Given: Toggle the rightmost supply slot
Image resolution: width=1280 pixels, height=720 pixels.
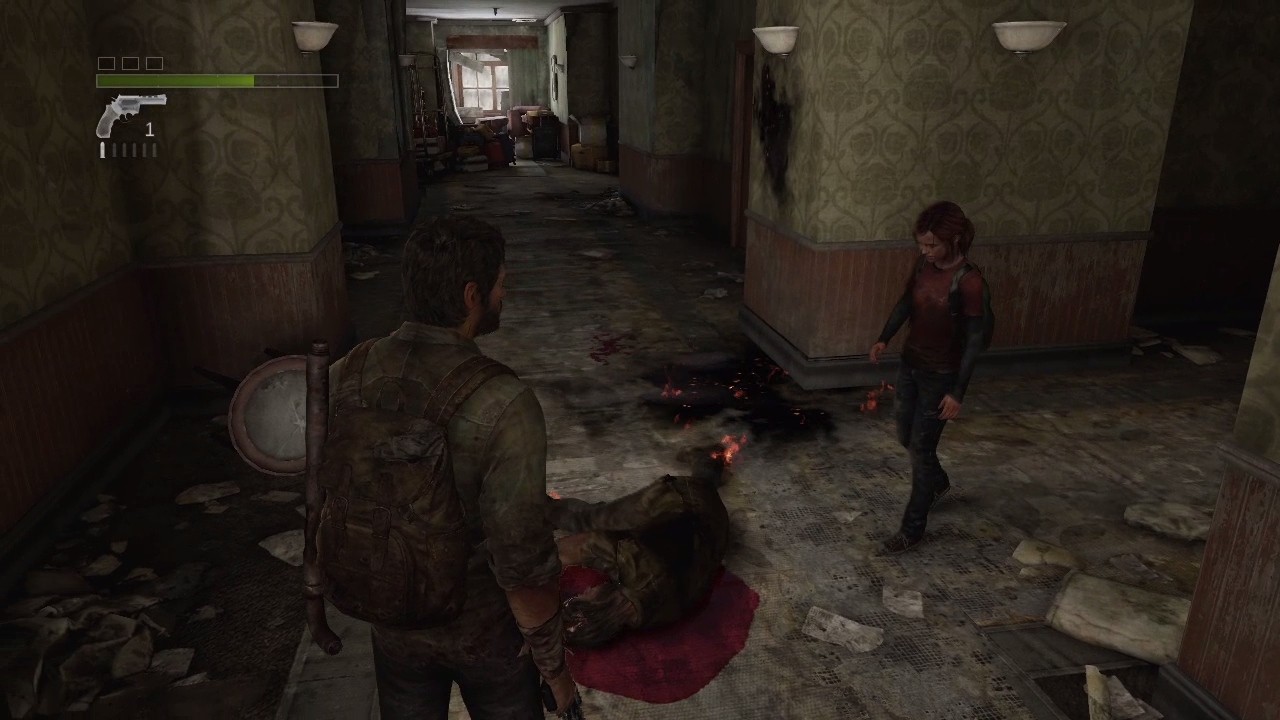Looking at the screenshot, I should [x=154, y=63].
